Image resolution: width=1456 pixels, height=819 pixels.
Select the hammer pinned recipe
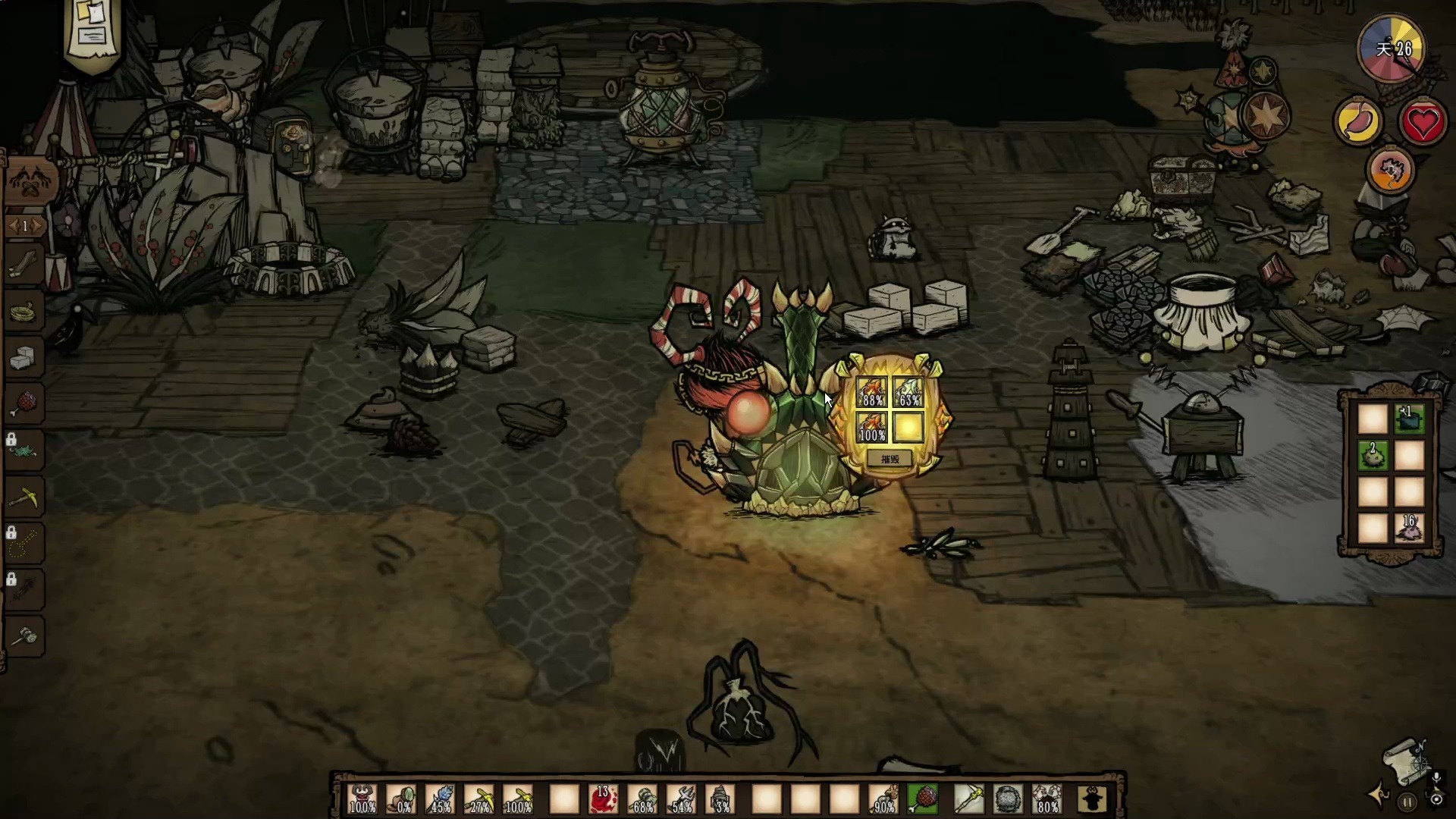24,635
